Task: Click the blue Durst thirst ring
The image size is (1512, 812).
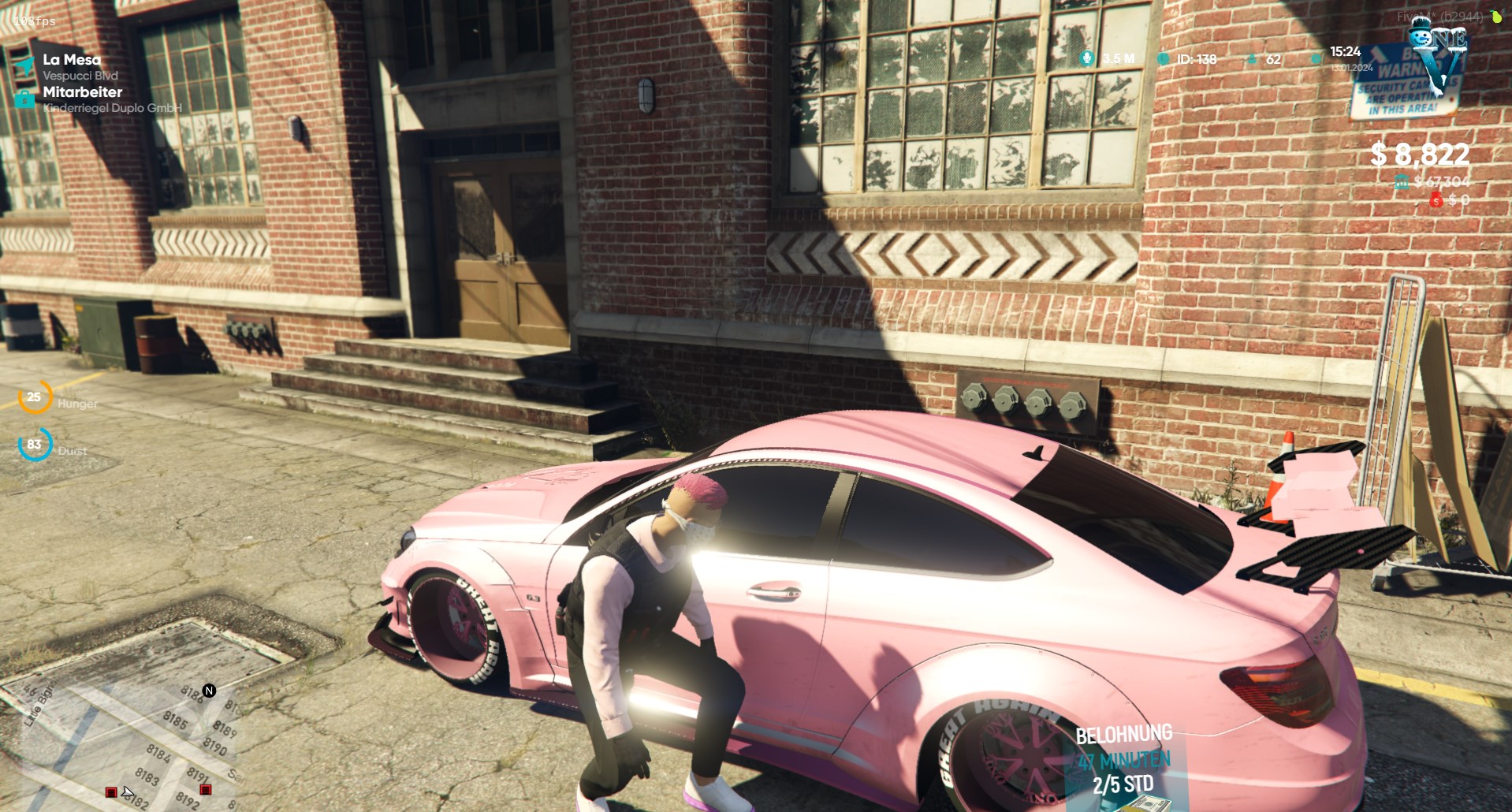Action: click(x=34, y=445)
